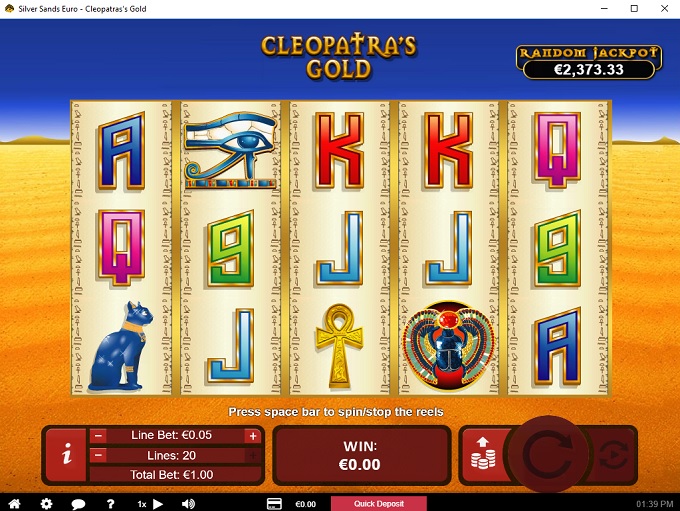Close the Silver Sands Euro window

tap(661, 8)
